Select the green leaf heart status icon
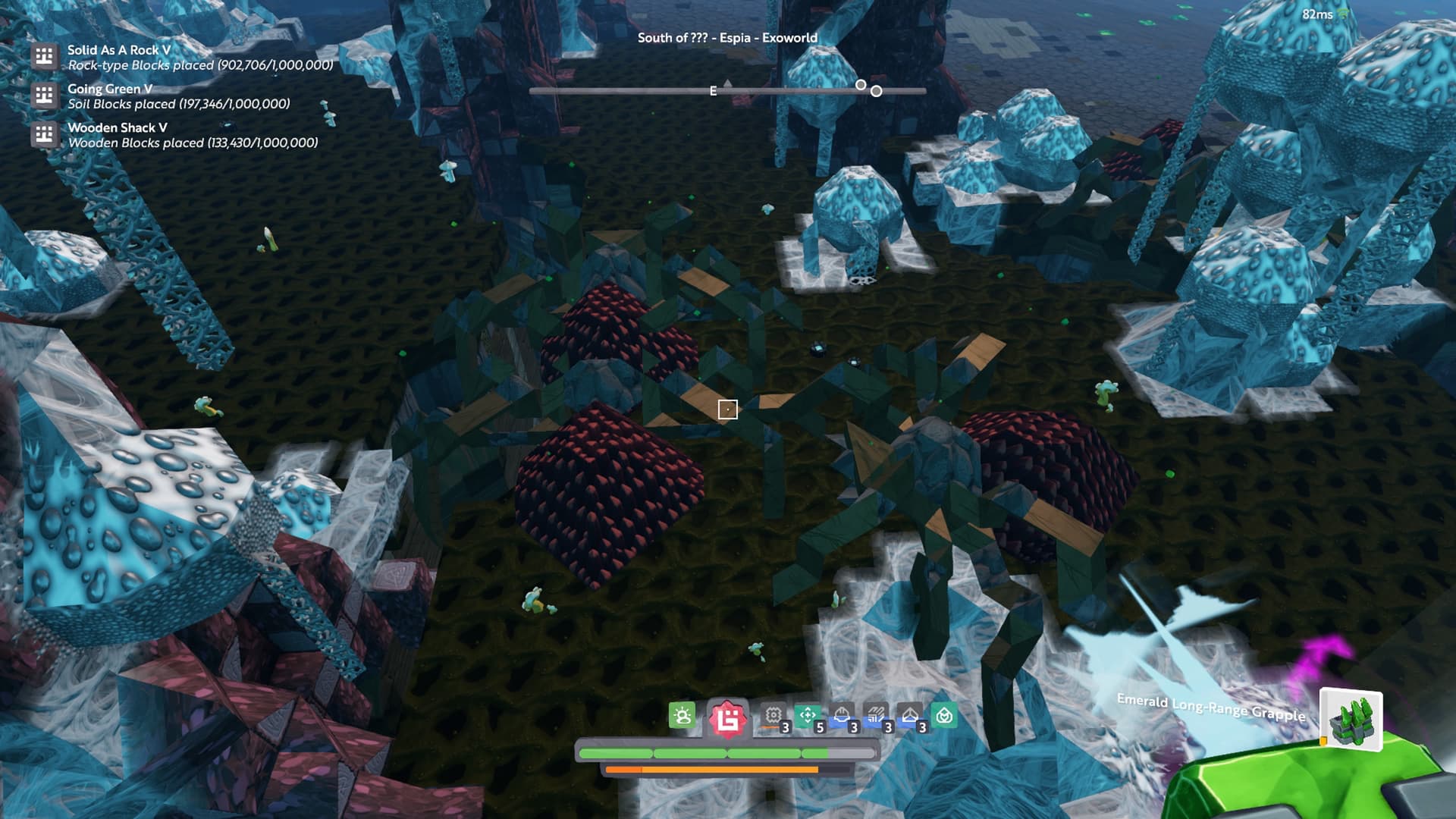 [x=945, y=716]
